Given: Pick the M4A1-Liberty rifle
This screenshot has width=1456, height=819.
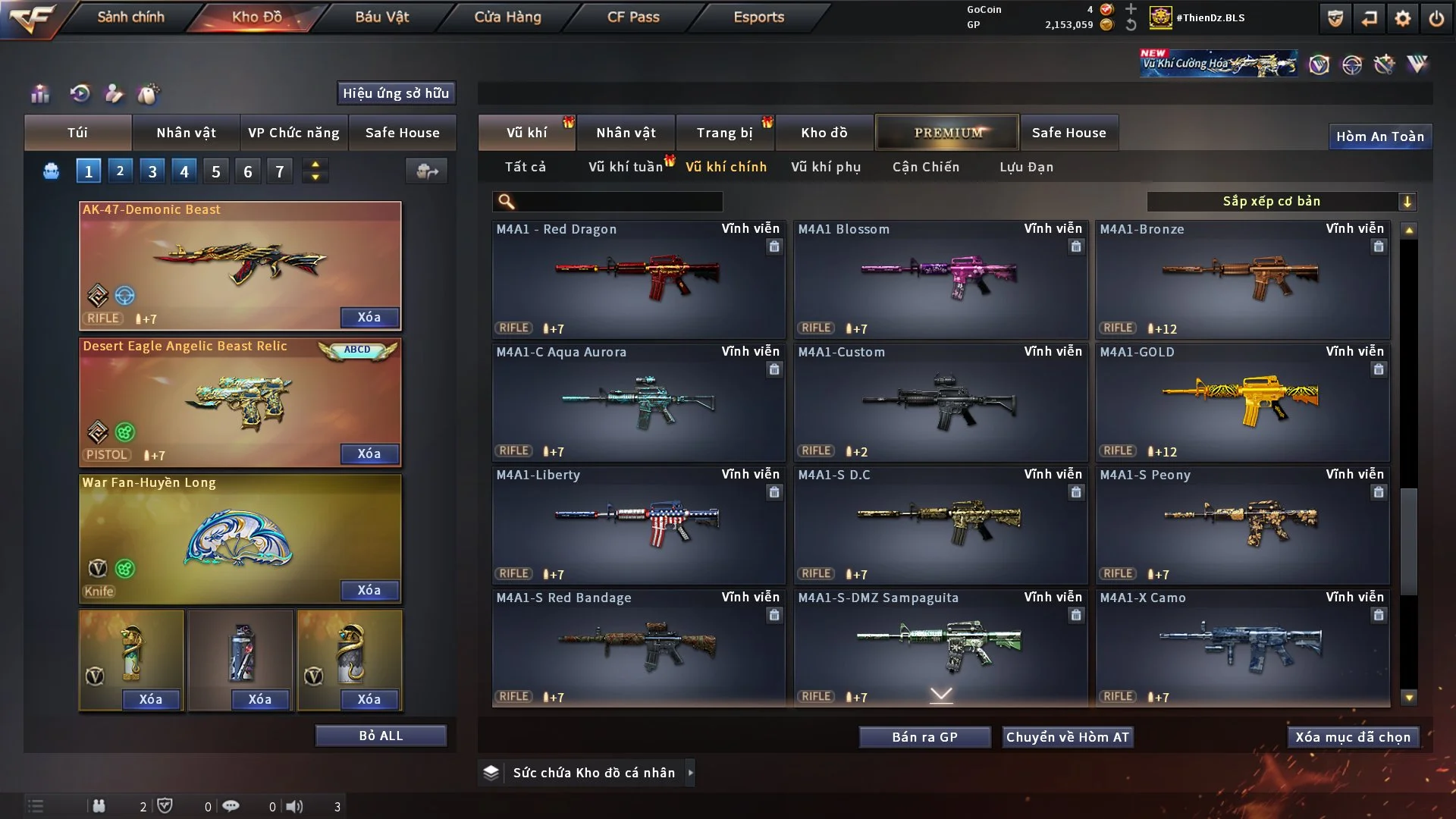Looking at the screenshot, I should tap(638, 525).
